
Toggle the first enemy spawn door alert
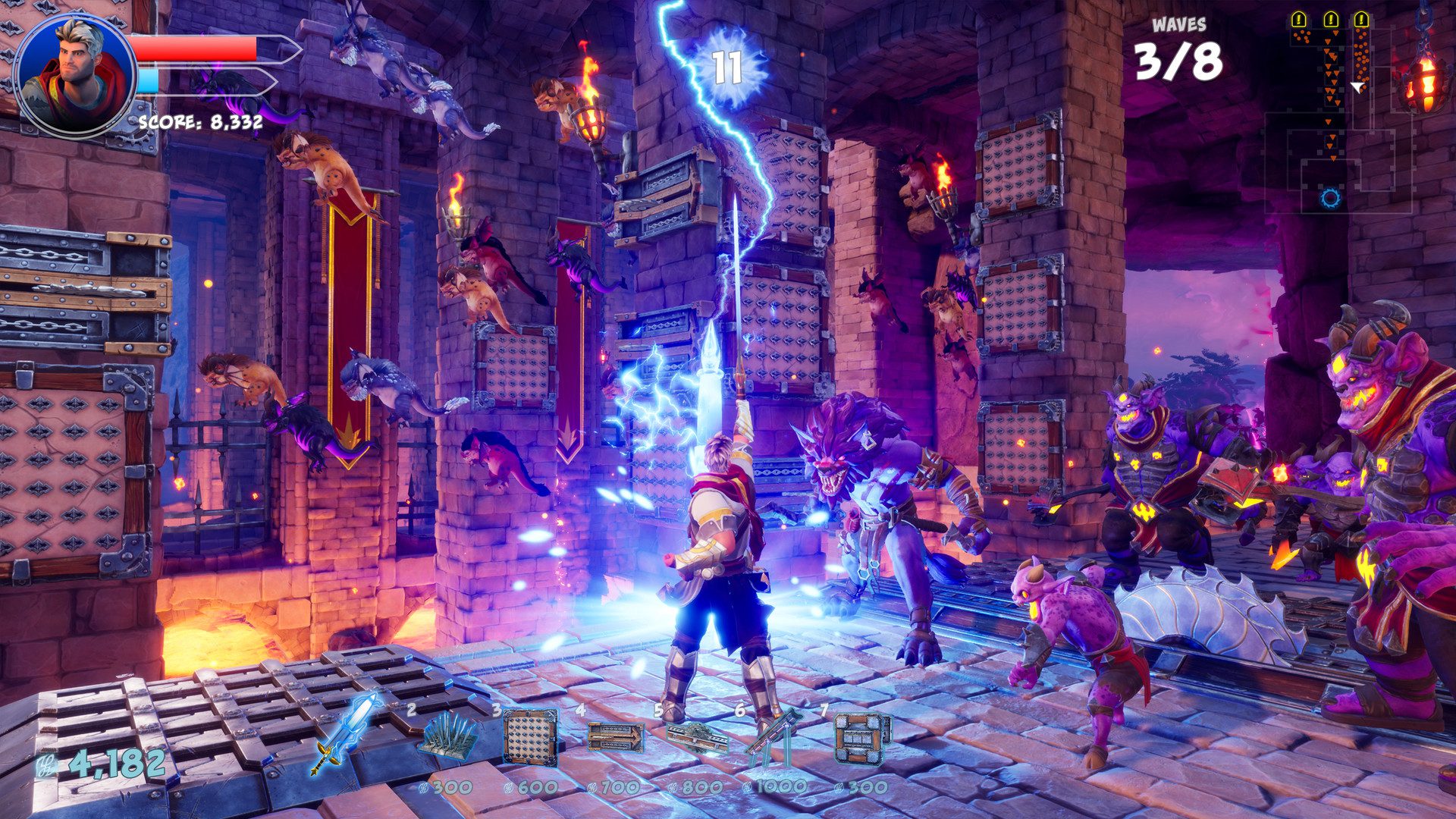pyautogui.click(x=1299, y=19)
